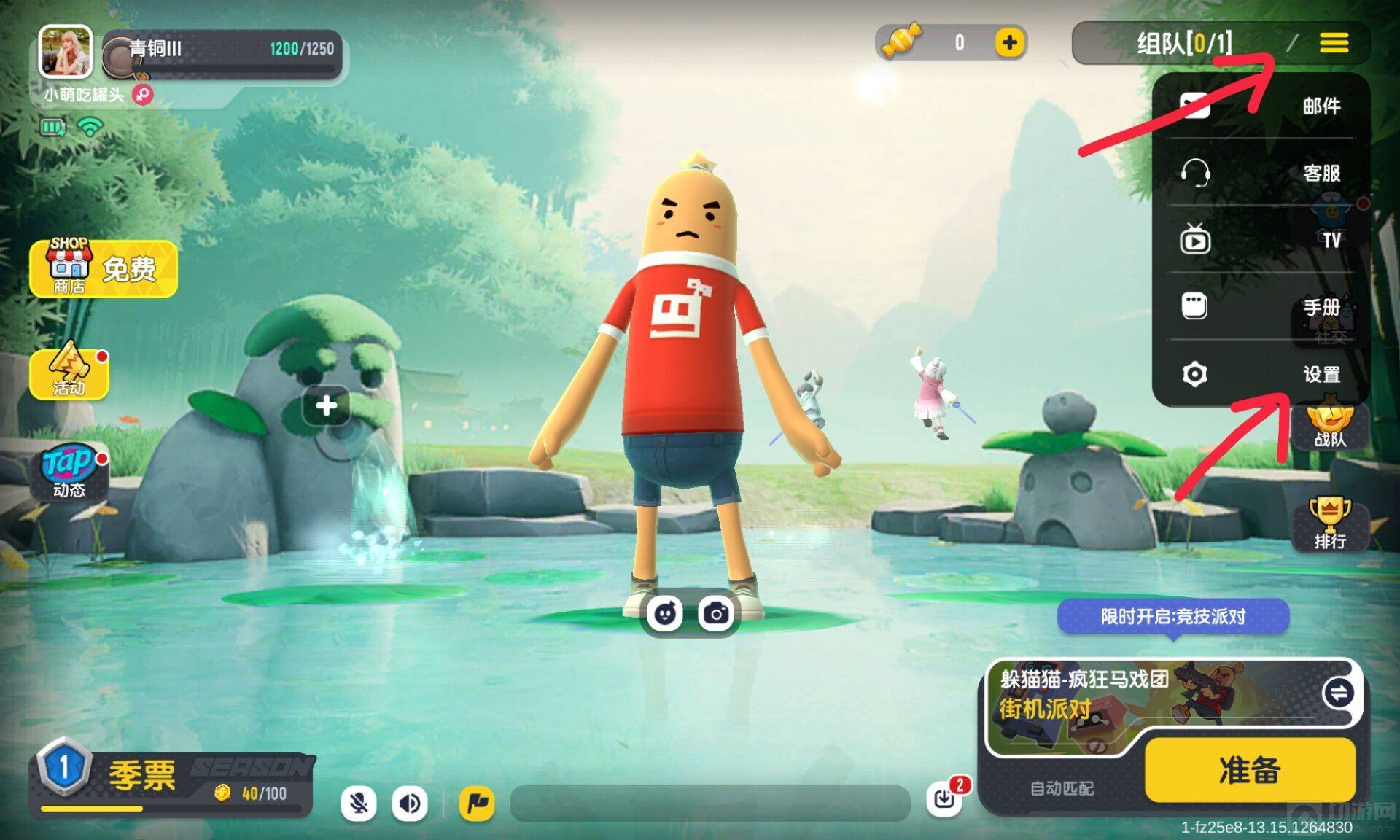Open the 排行 ranking trophy icon
This screenshot has height=840, width=1400.
[1330, 524]
